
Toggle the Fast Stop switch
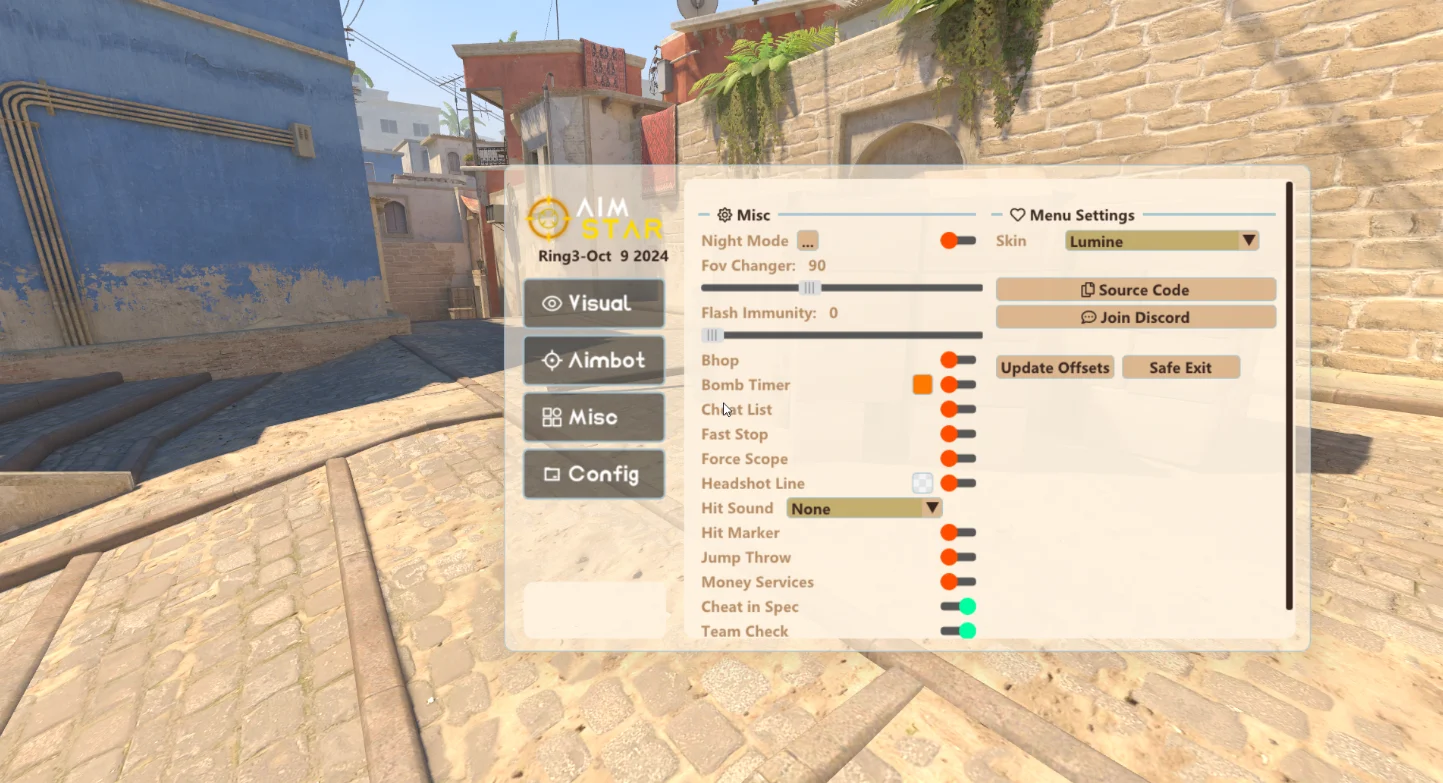(957, 434)
